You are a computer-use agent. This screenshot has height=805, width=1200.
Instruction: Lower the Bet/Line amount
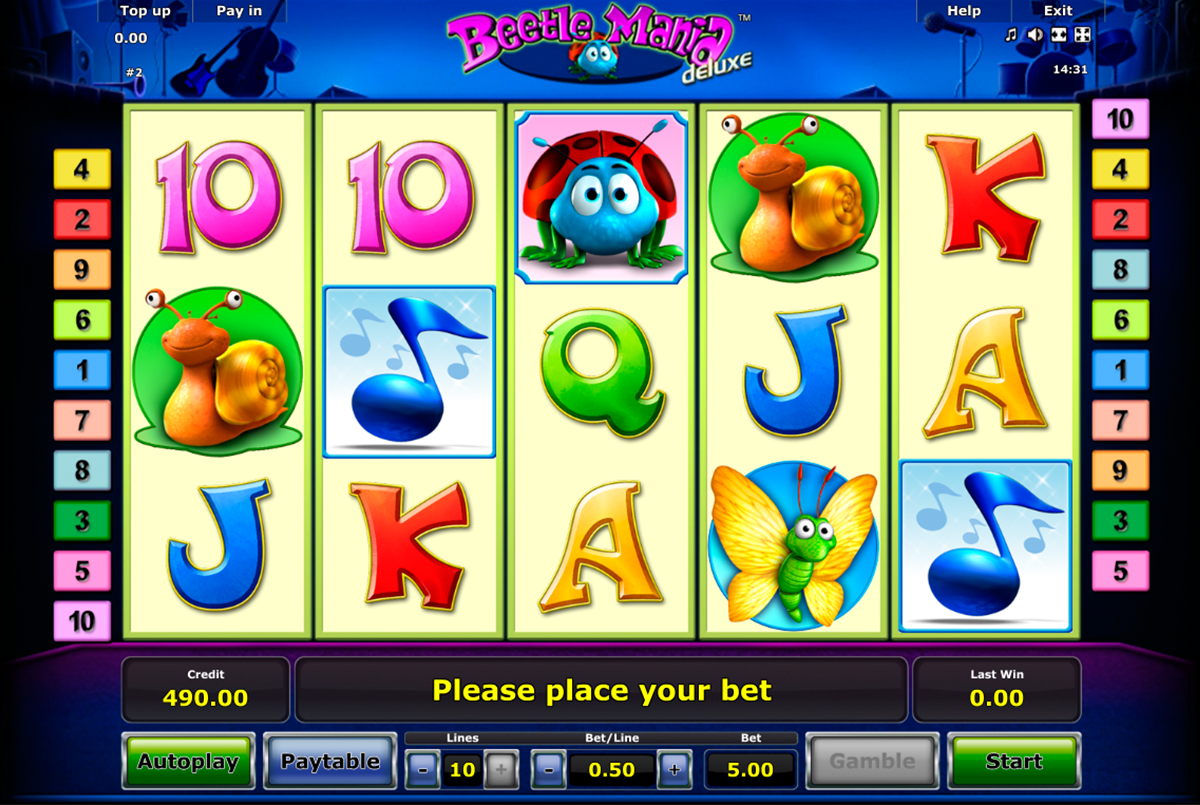549,770
